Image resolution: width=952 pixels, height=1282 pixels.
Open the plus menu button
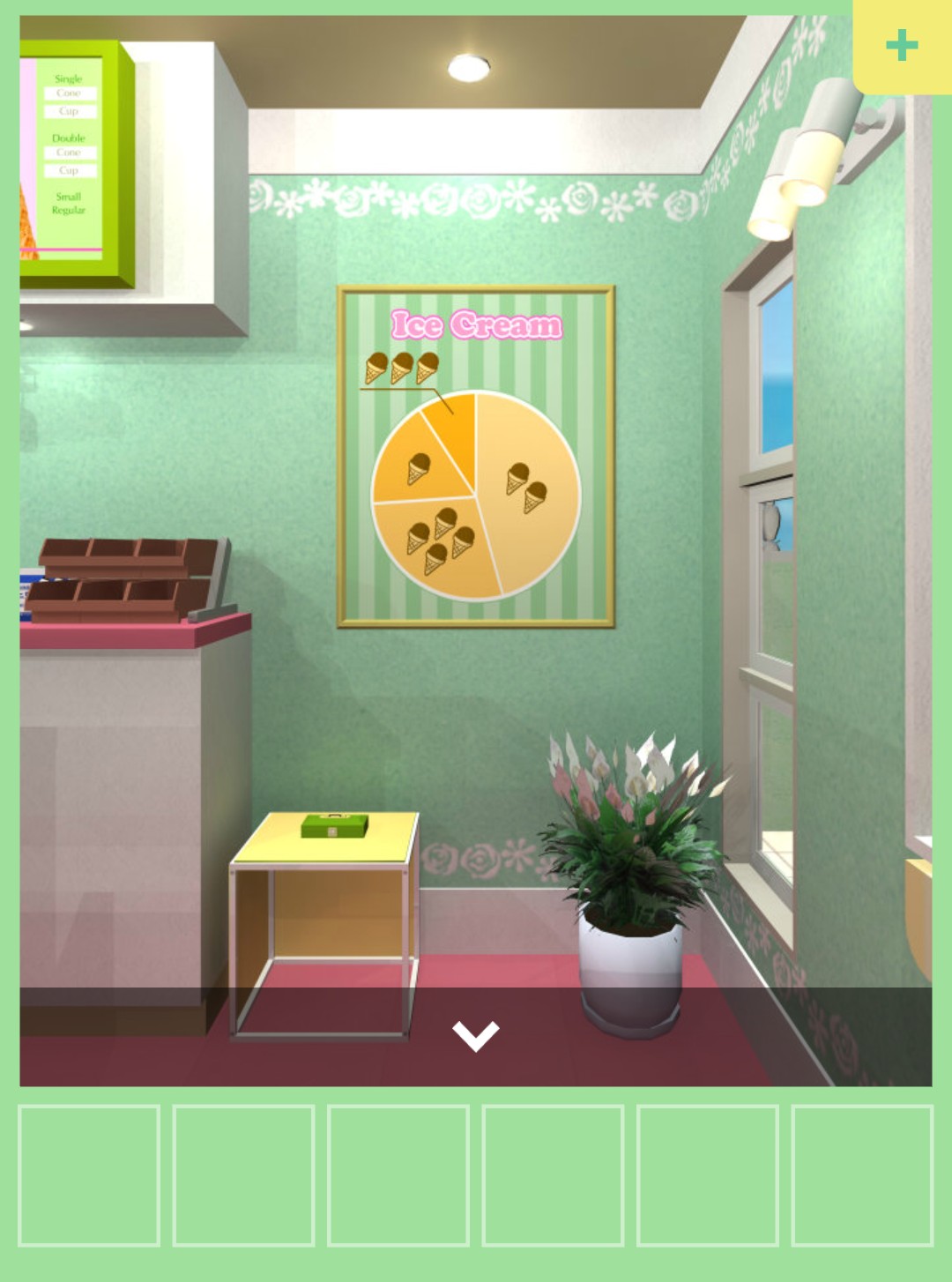coord(901,46)
